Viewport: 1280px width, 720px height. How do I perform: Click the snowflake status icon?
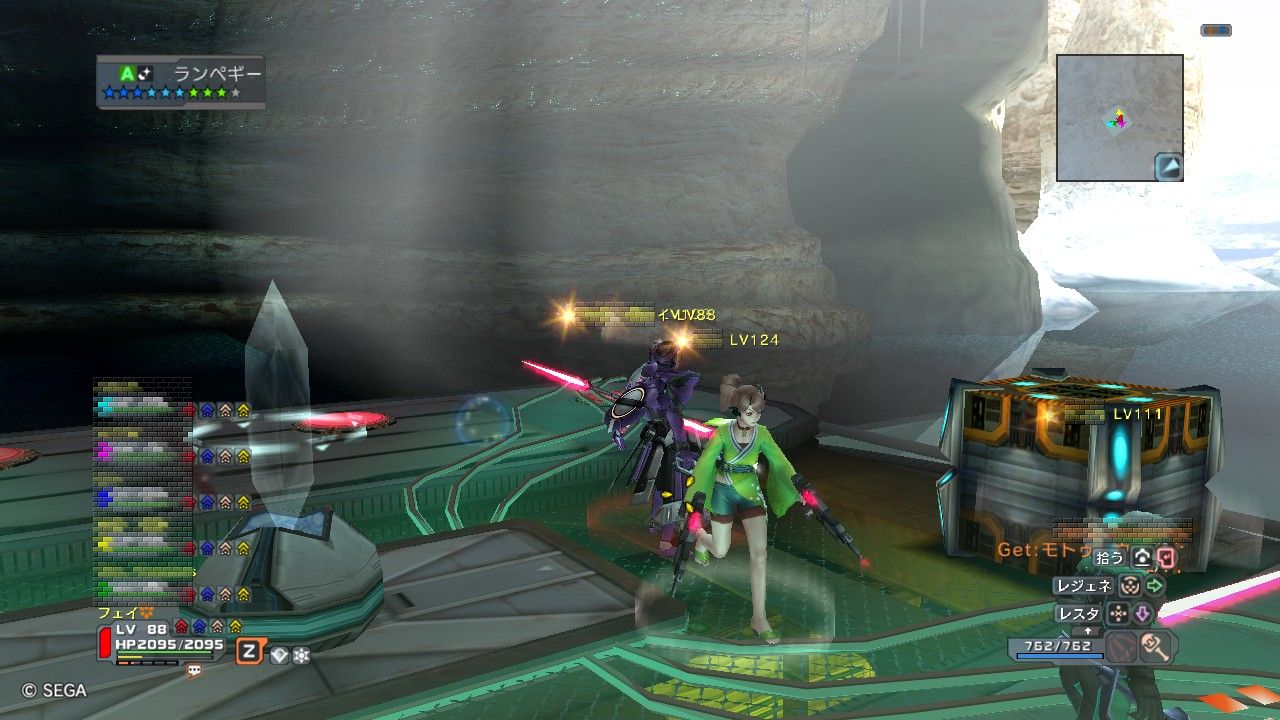pos(301,655)
